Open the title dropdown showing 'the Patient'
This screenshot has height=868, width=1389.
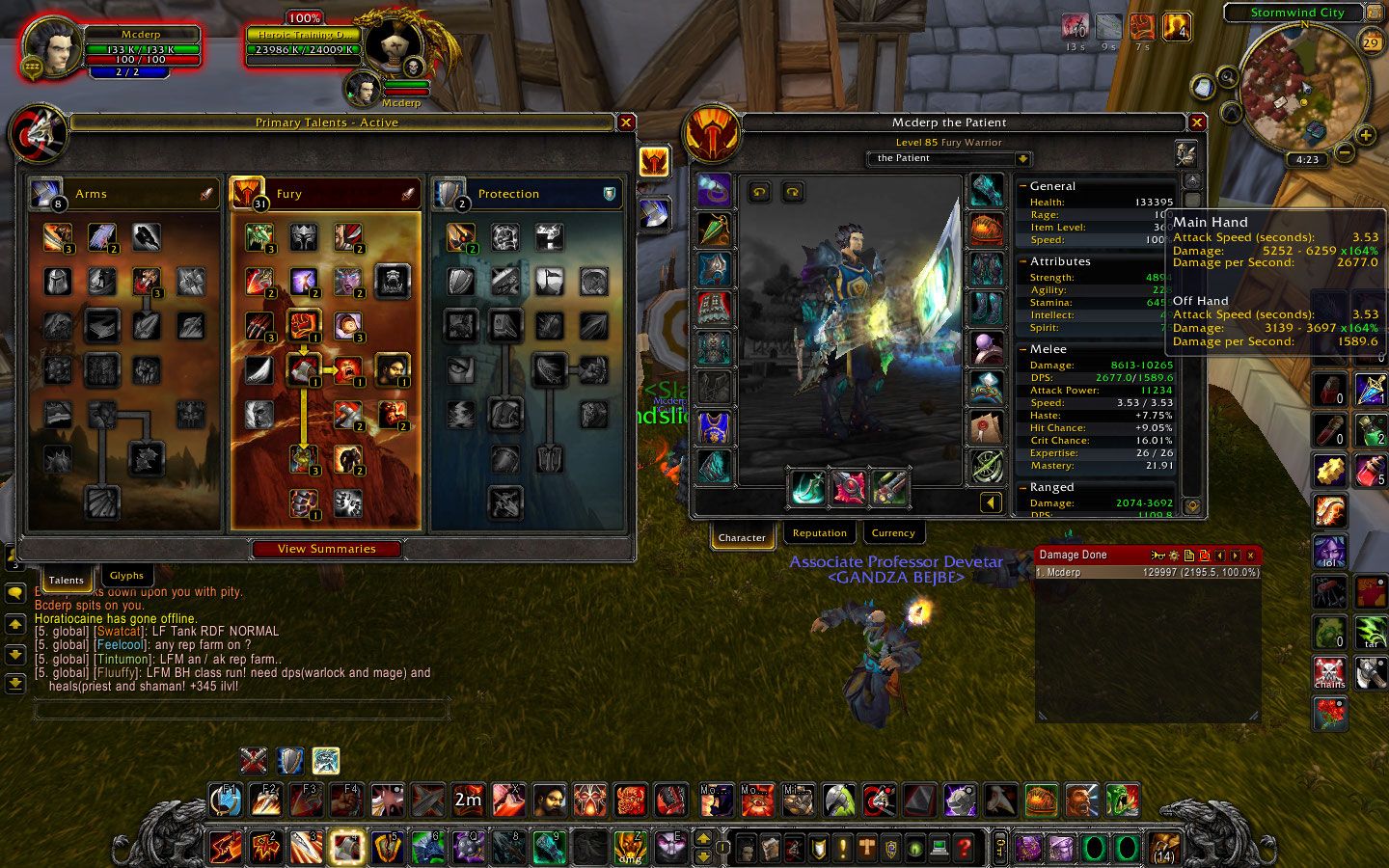pyautogui.click(x=1022, y=158)
